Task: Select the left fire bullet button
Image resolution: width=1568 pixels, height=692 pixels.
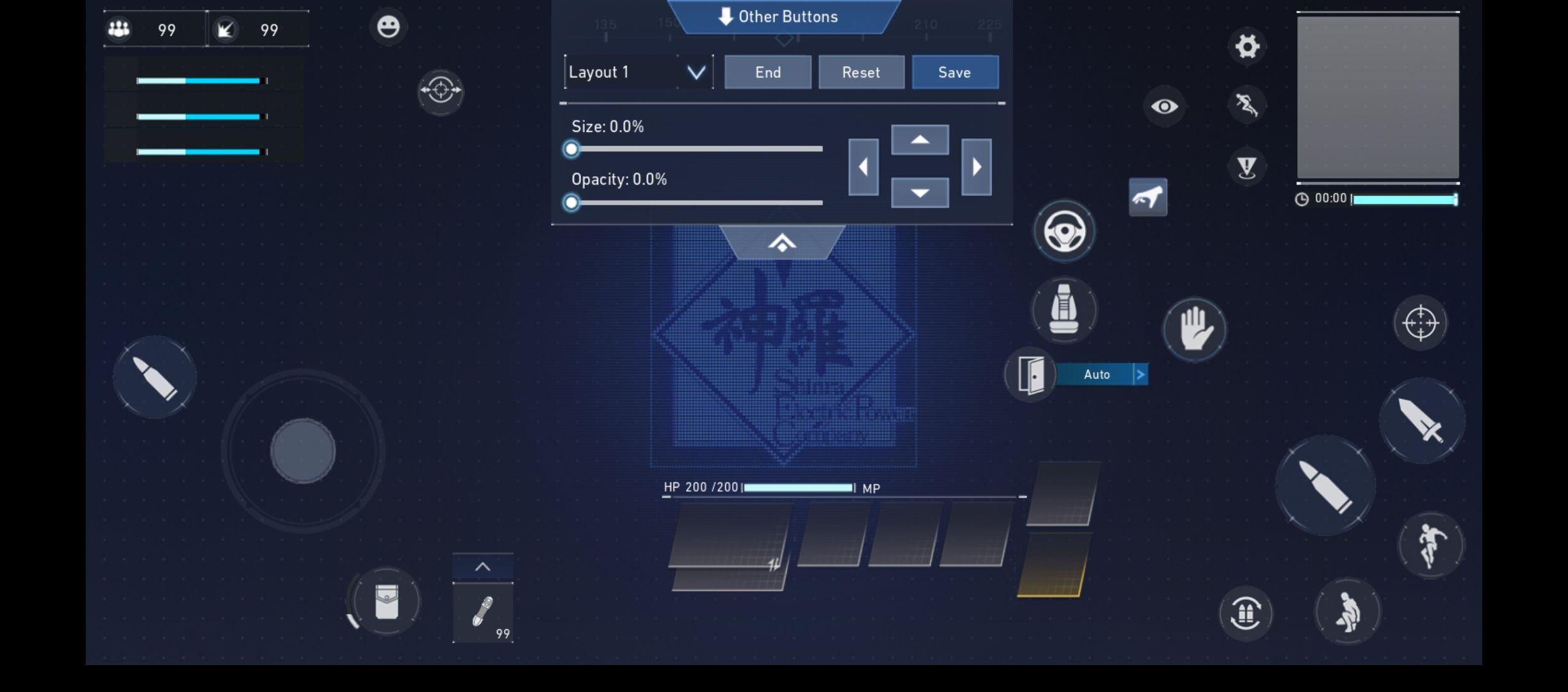Action: tap(154, 377)
